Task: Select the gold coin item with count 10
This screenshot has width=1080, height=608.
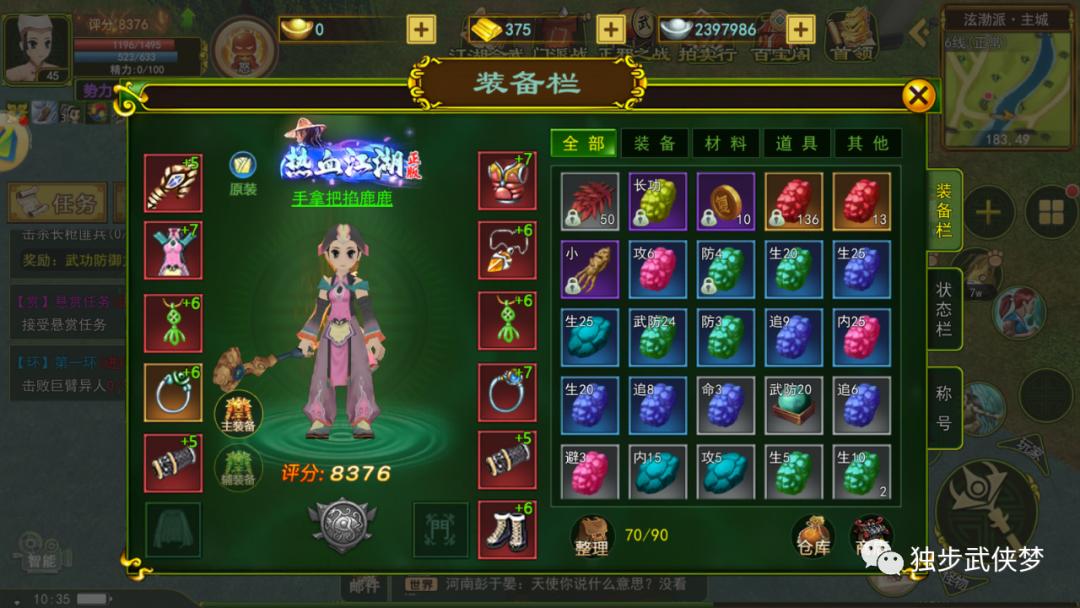Action: point(726,202)
